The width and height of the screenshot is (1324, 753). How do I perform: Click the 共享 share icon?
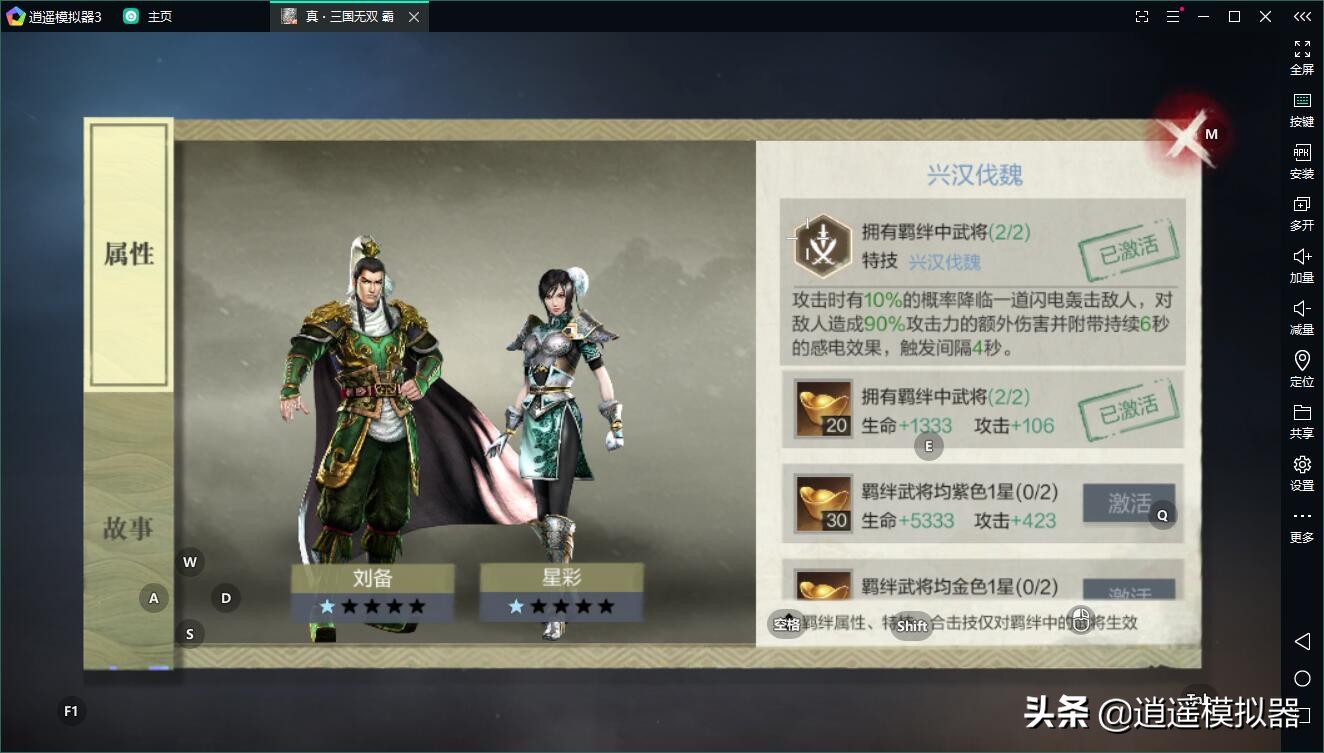coord(1301,421)
